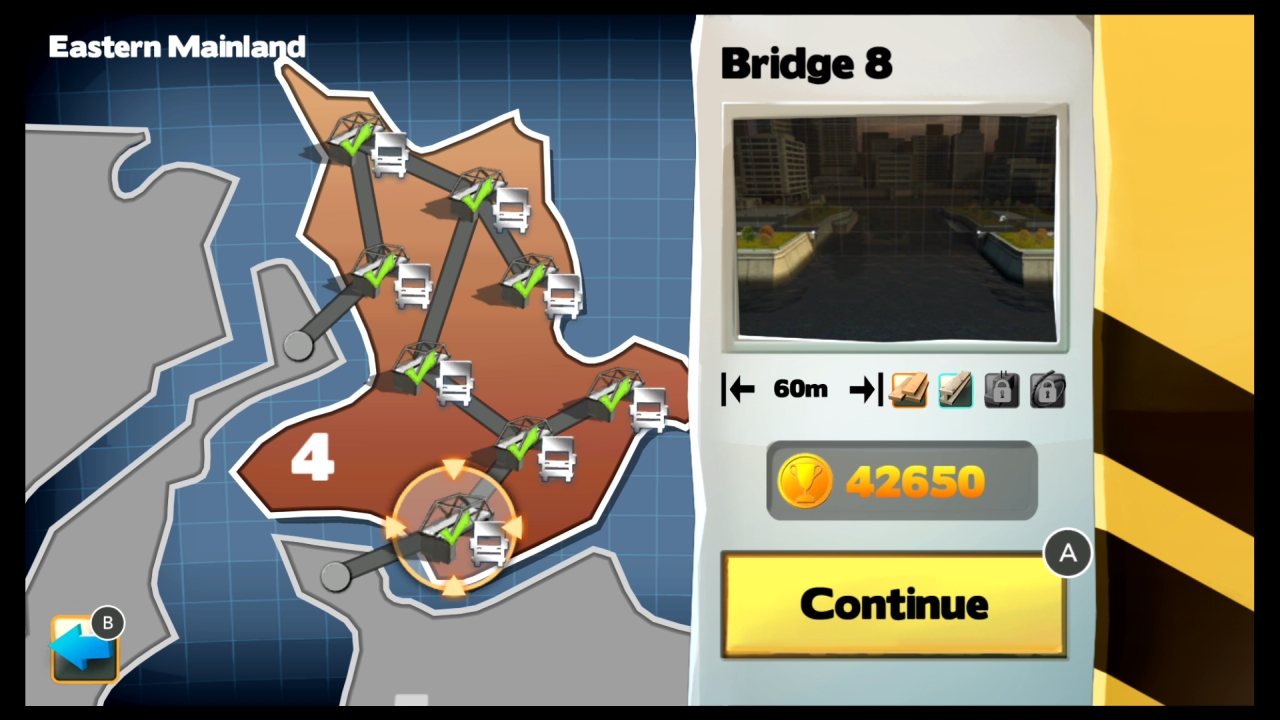
Task: Select the wood planks material icon
Action: point(908,389)
